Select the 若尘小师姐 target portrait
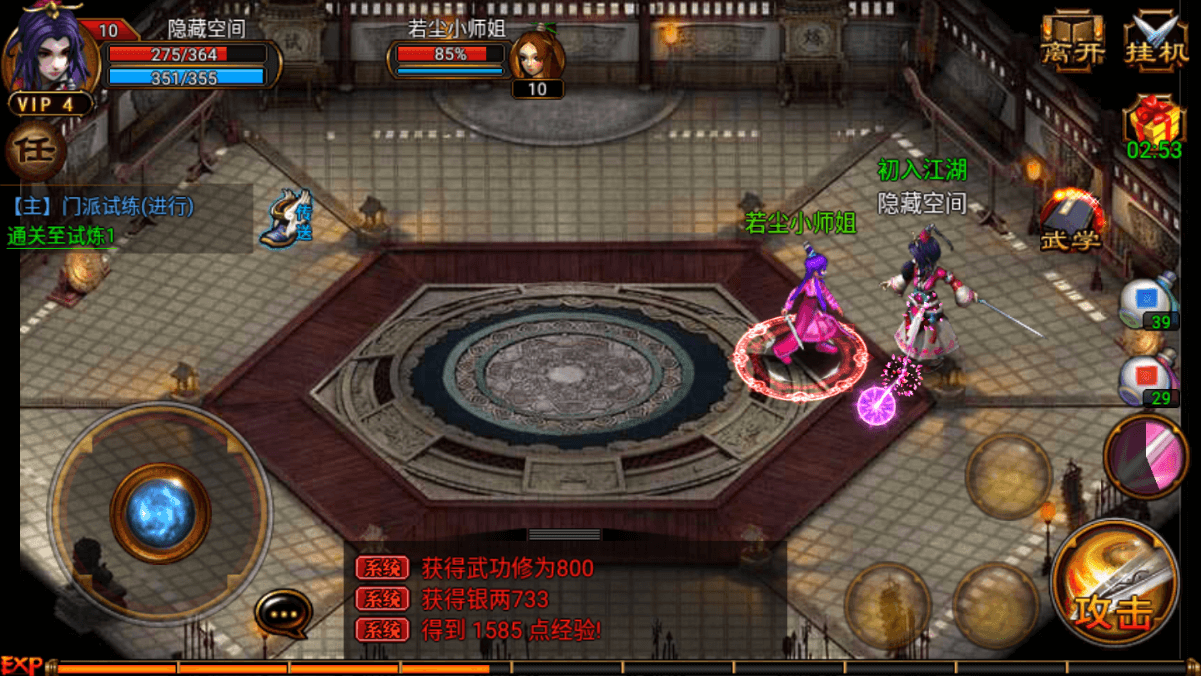The image size is (1201, 676). coord(537,56)
